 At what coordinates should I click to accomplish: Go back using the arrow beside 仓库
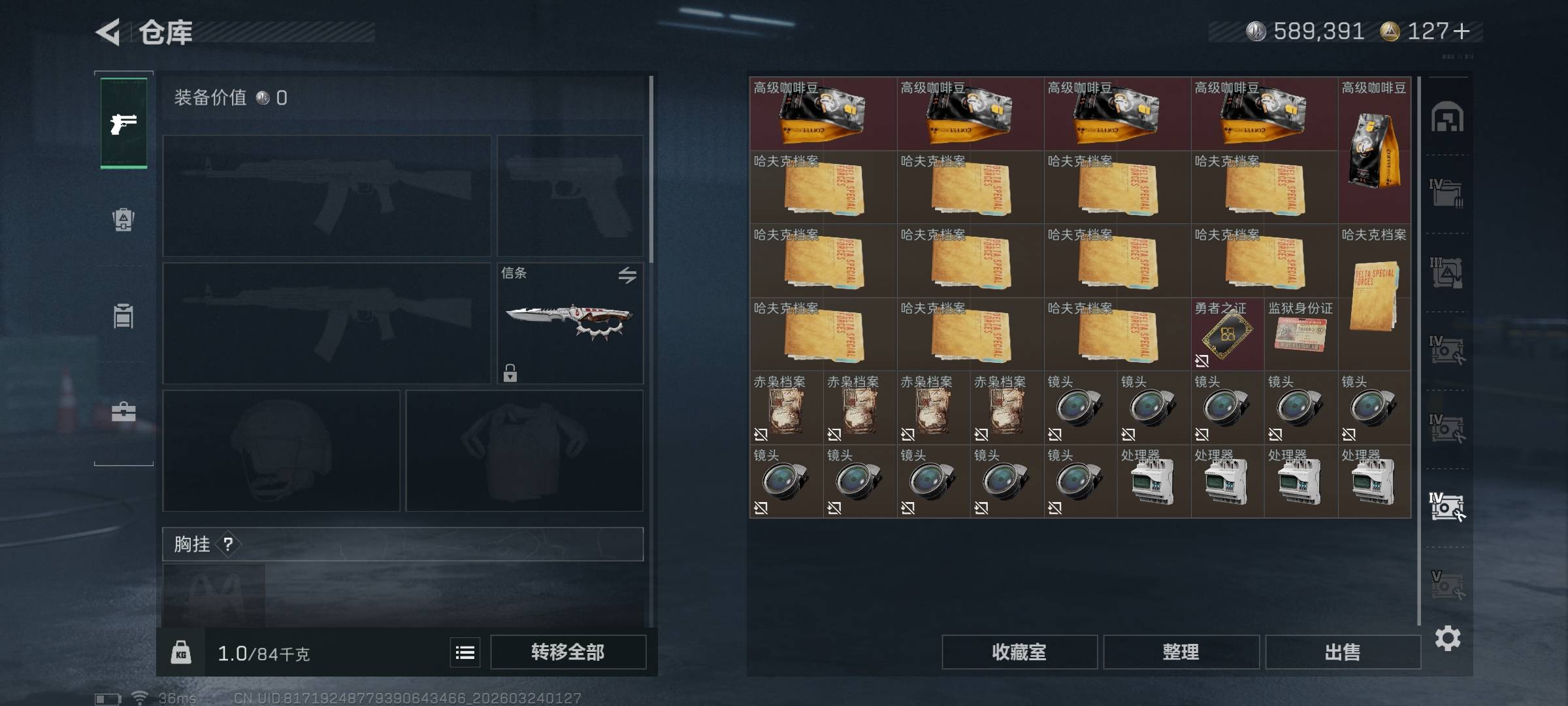point(108,32)
